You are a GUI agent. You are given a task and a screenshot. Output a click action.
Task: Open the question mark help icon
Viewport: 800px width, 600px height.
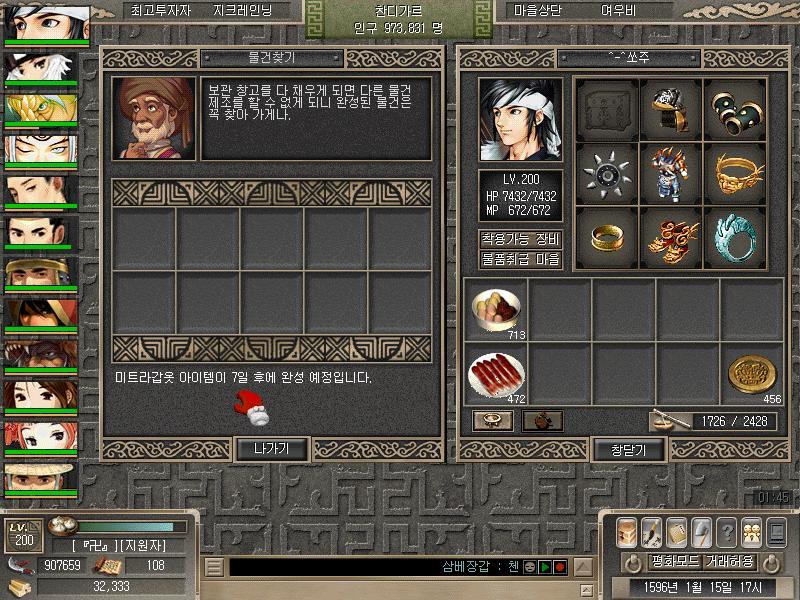click(x=726, y=531)
